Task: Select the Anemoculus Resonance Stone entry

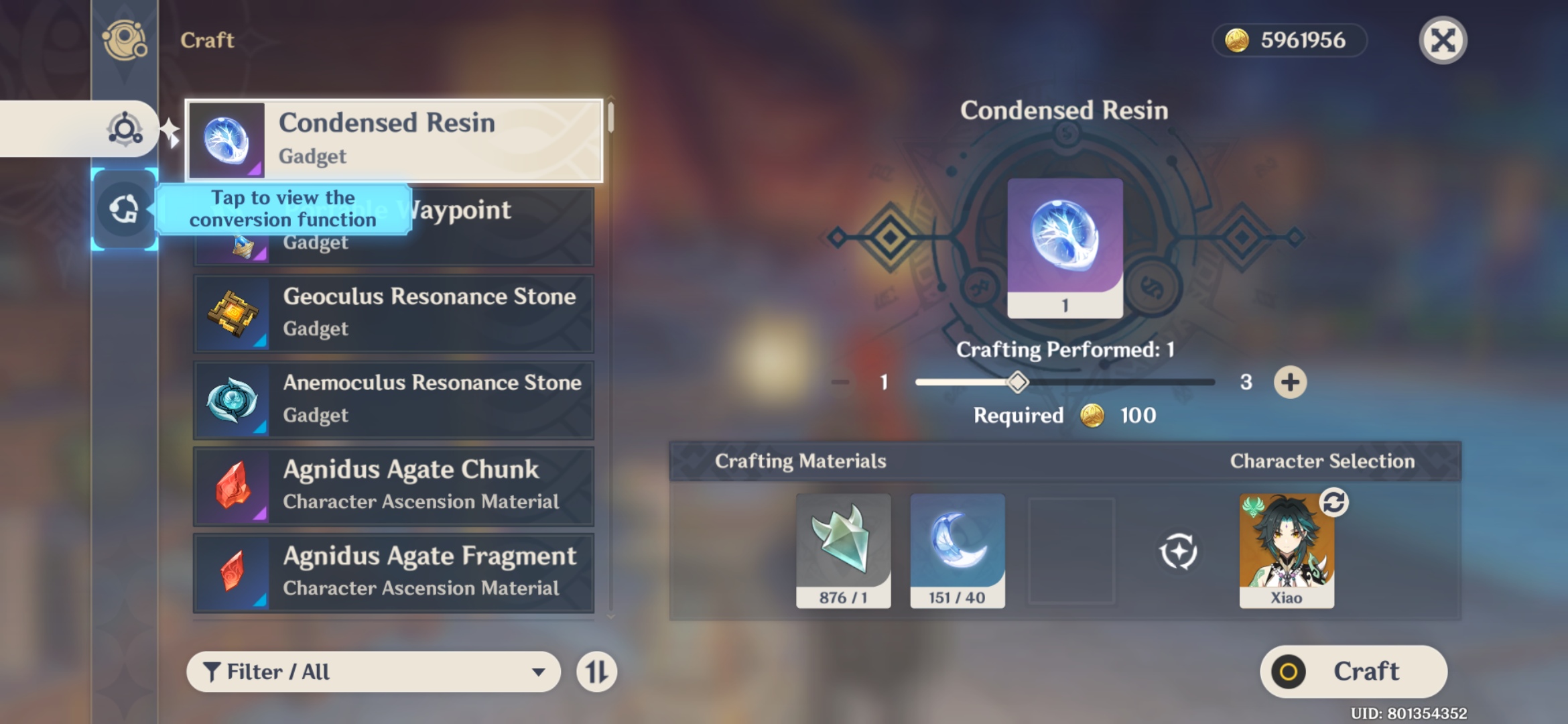Action: (x=394, y=398)
